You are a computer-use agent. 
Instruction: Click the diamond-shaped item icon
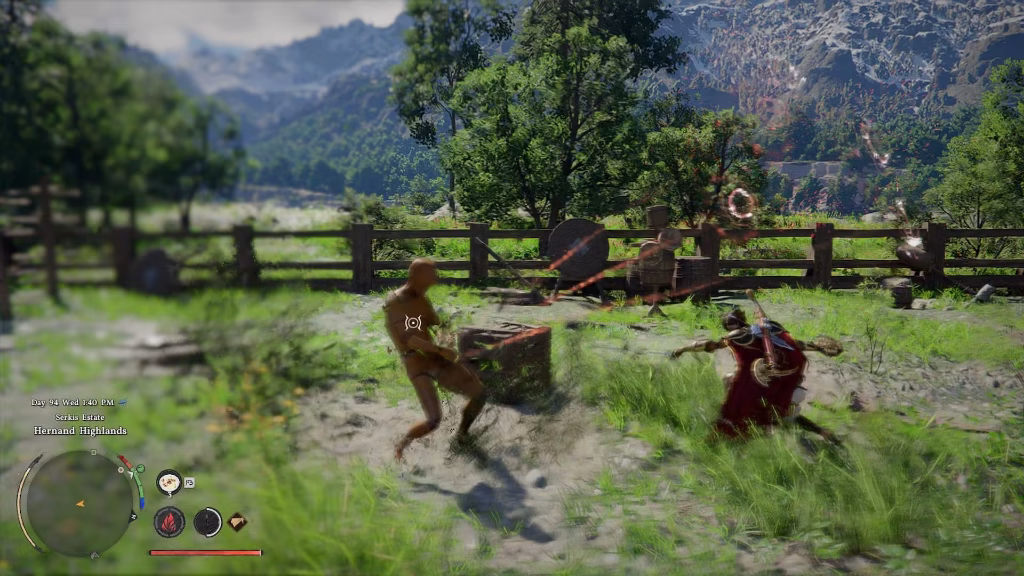(238, 521)
